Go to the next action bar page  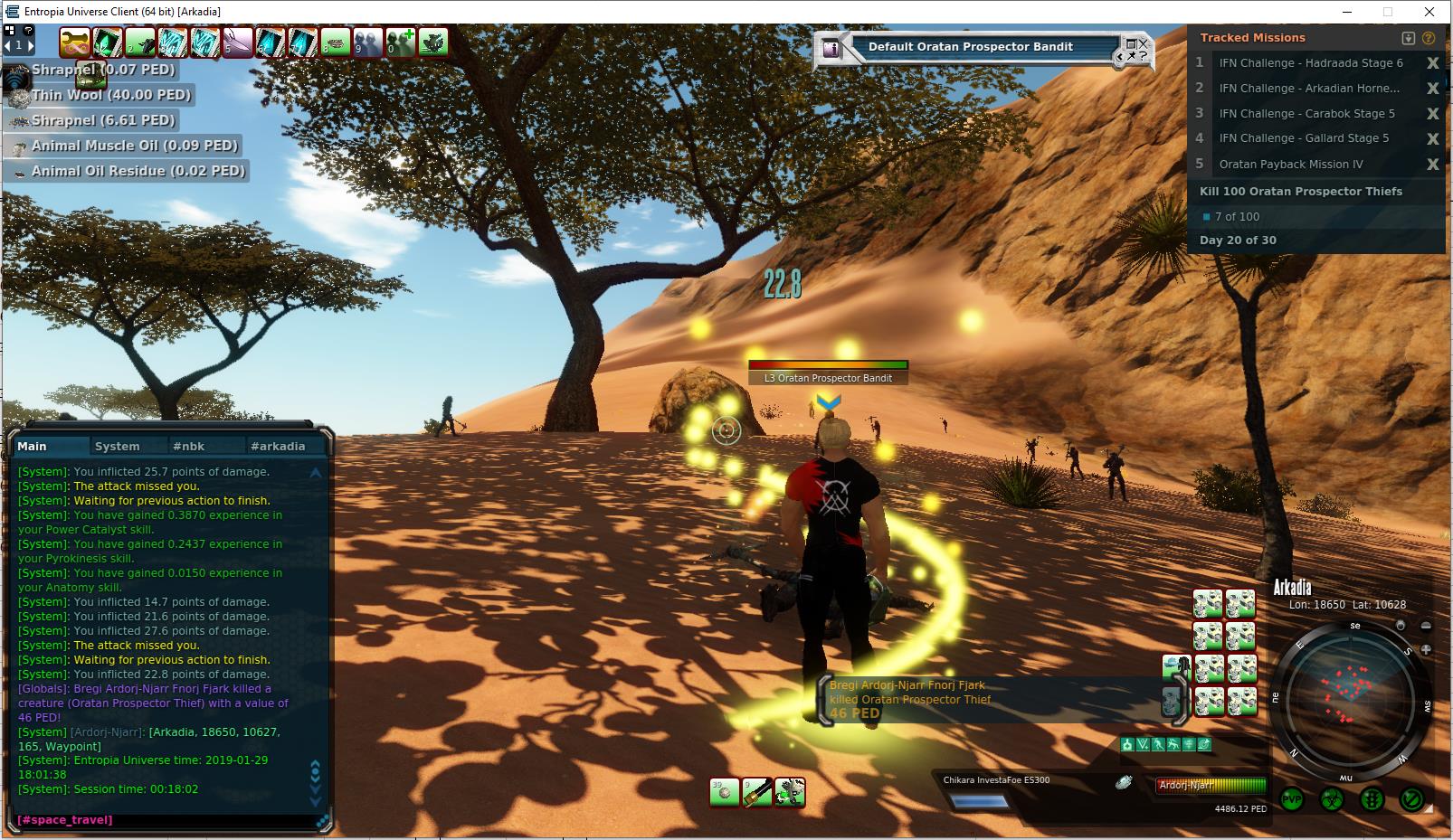30,44
